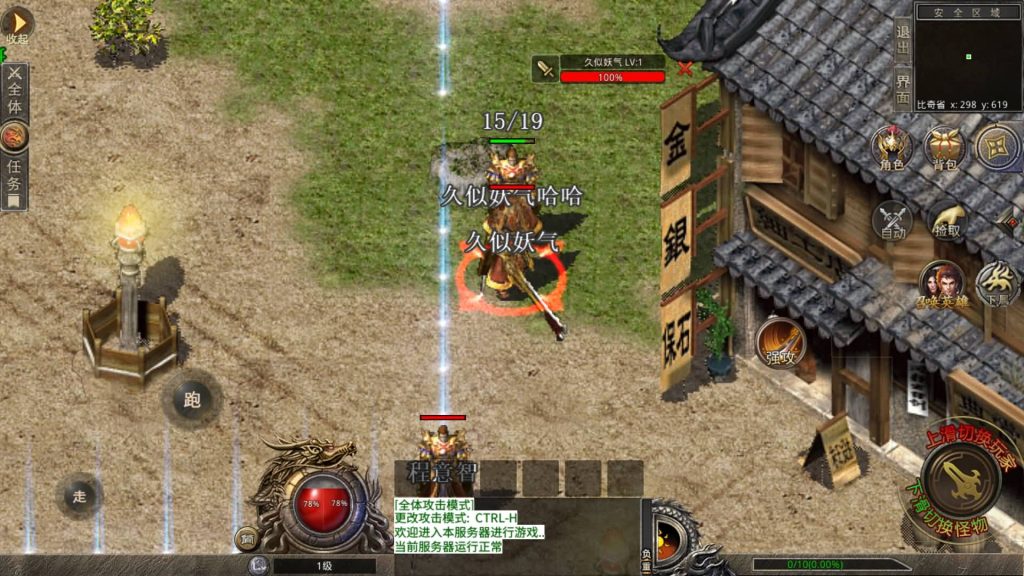Tap the round dragon emblem on the left bar
This screenshot has width=1024, height=576.
point(15,136)
